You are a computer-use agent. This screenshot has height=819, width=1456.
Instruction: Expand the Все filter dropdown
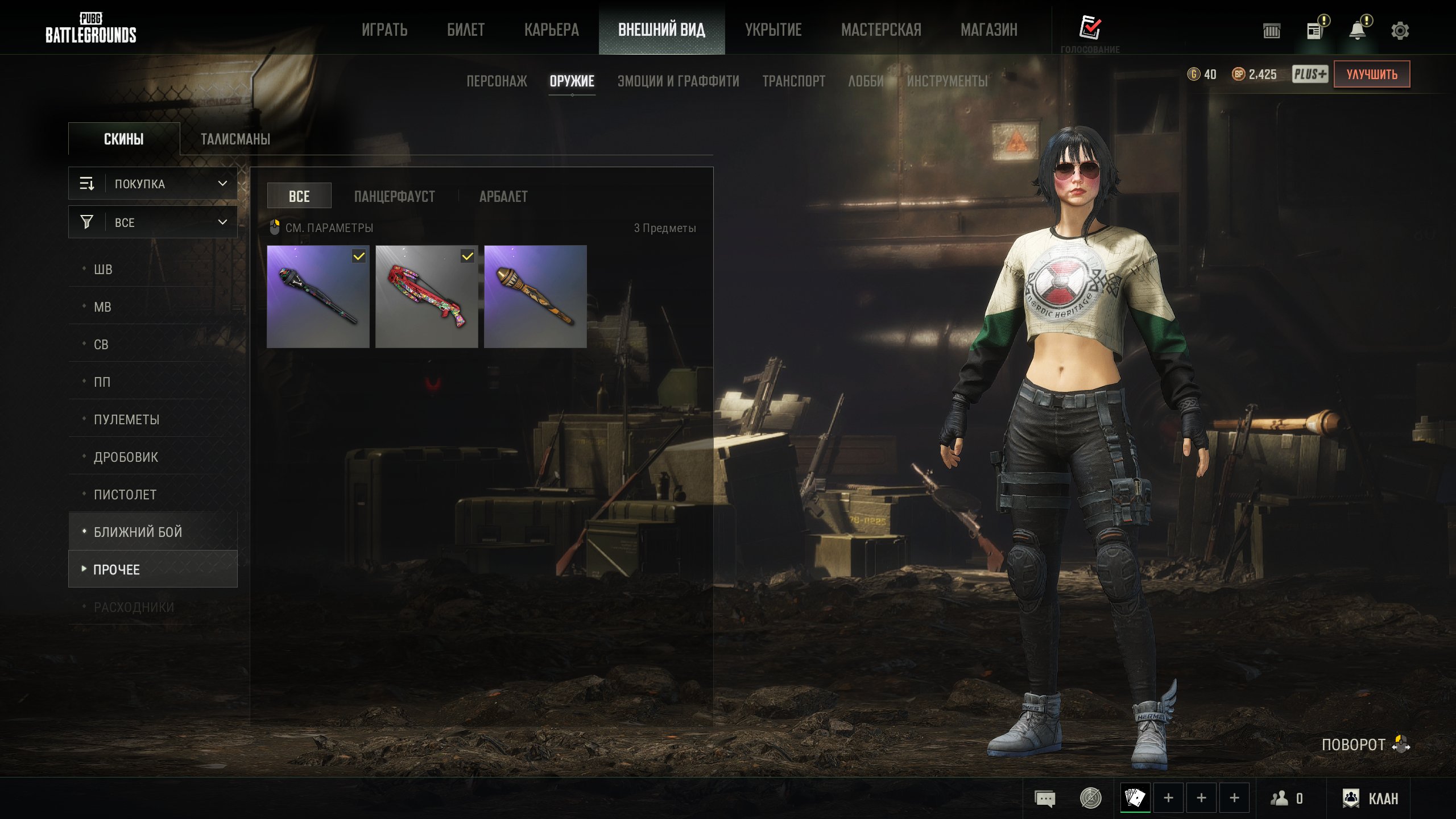click(153, 222)
